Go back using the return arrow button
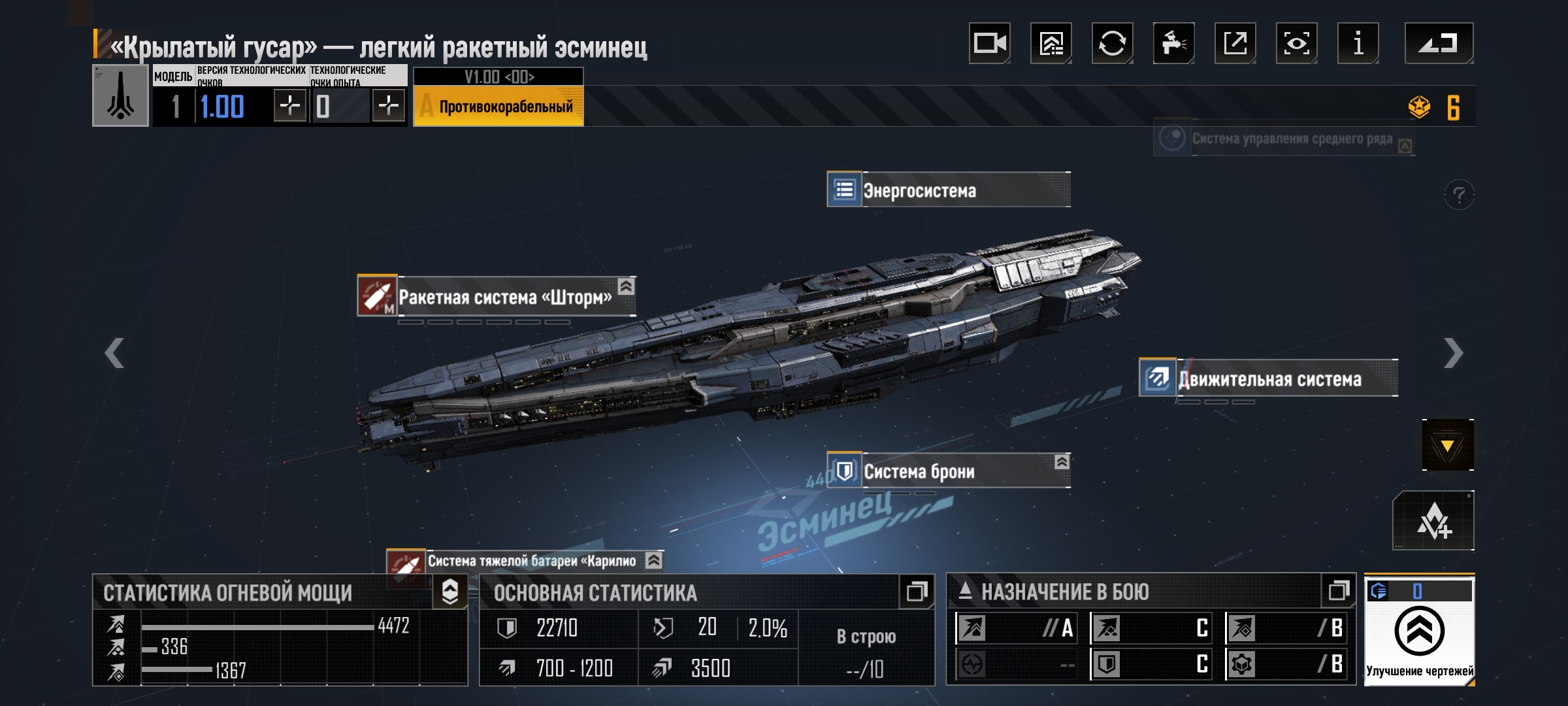 1439,43
